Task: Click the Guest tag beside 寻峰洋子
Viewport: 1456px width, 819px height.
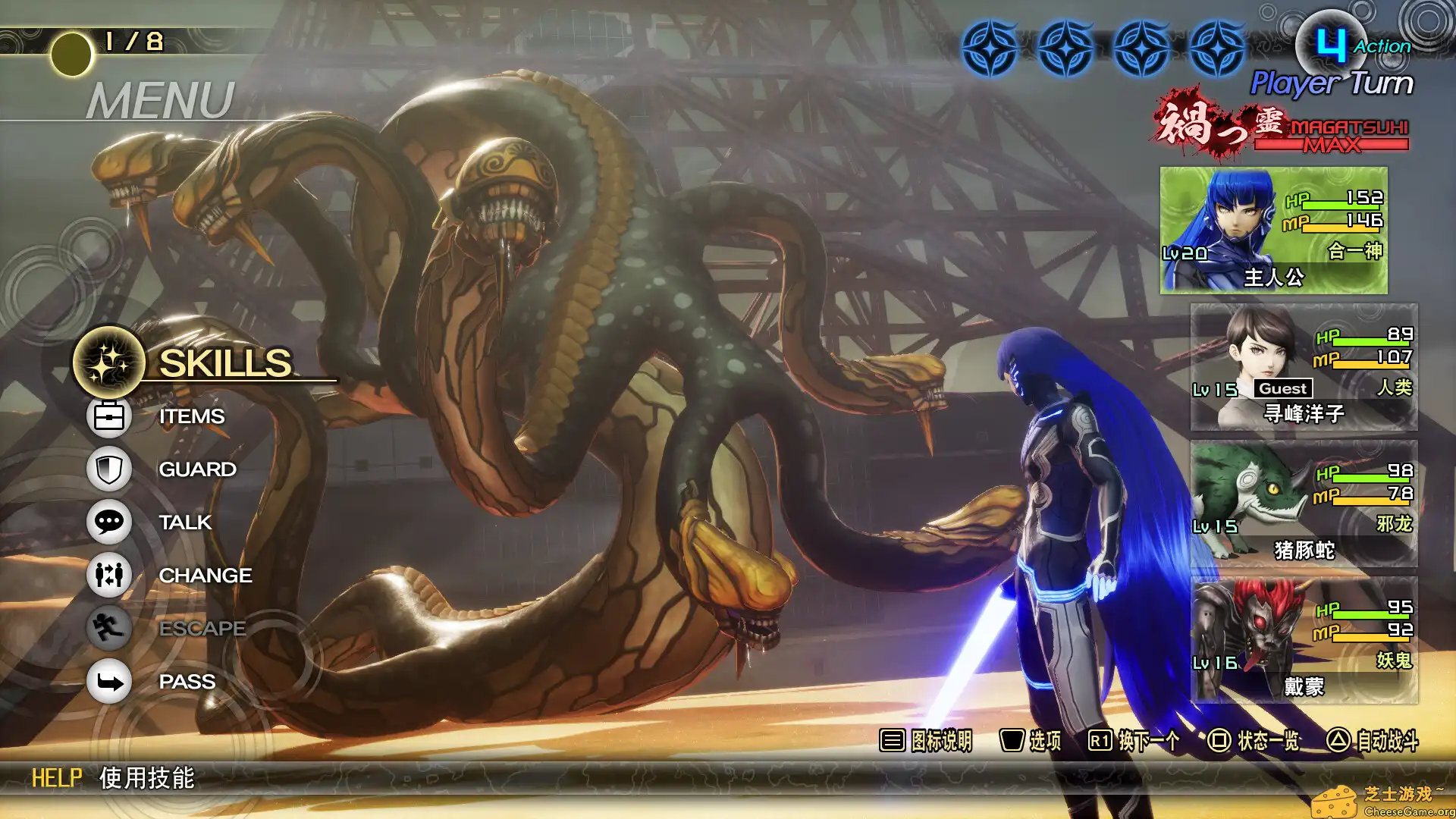Action: (1285, 390)
